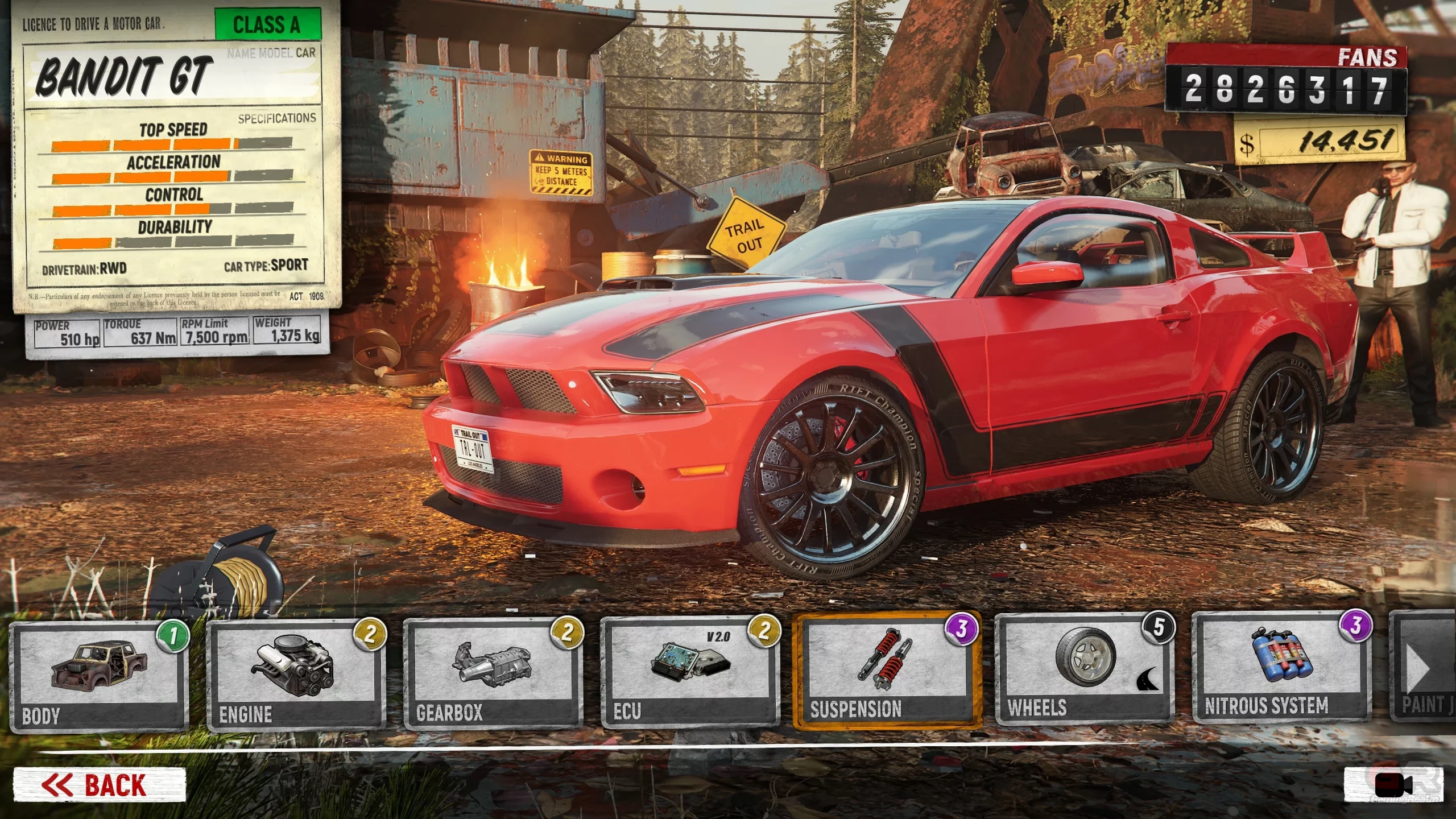Choose the Gearbox upgrade tile
The image size is (1456, 819).
pyautogui.click(x=493, y=674)
